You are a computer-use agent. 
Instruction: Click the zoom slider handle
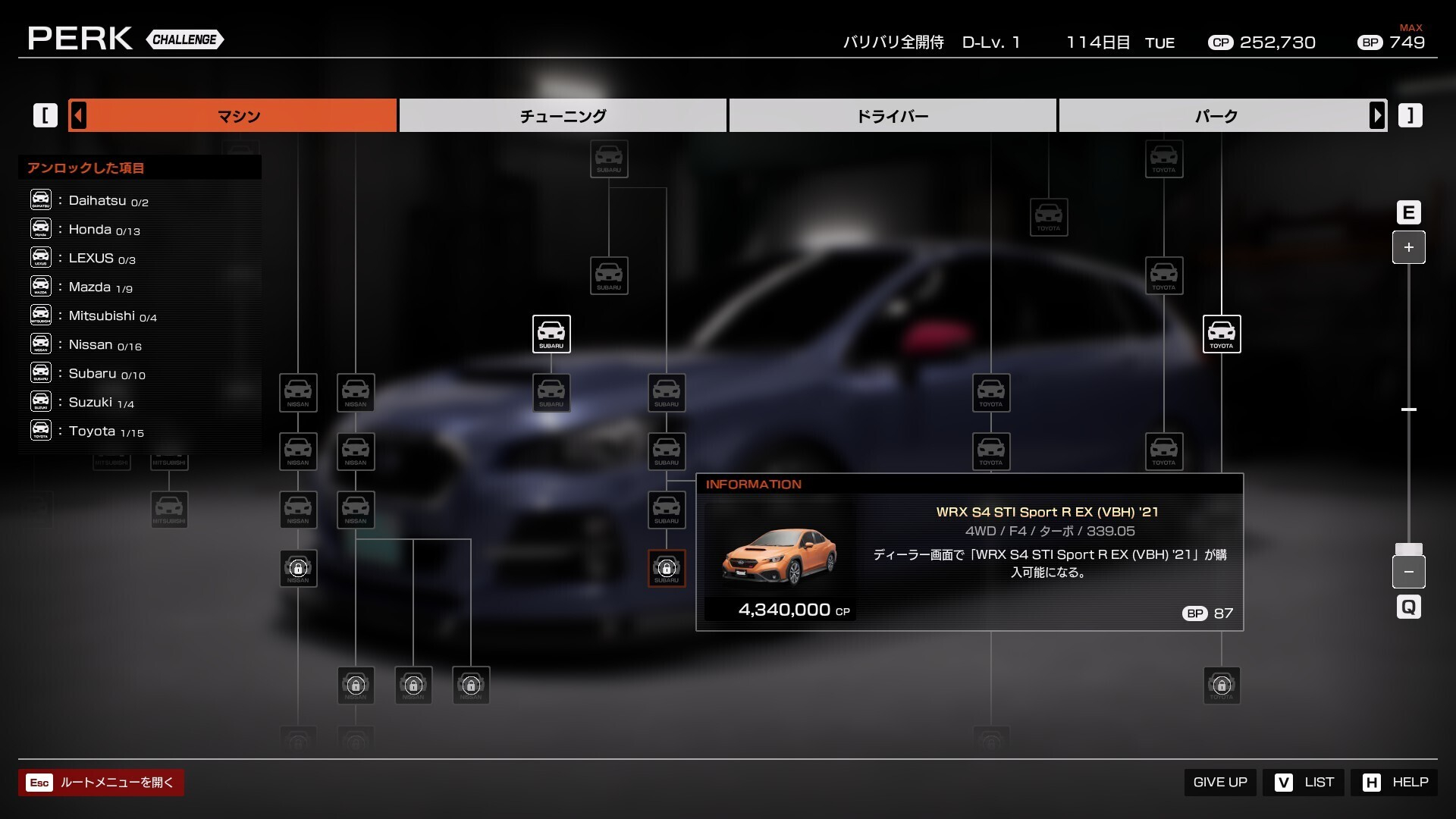click(x=1408, y=549)
